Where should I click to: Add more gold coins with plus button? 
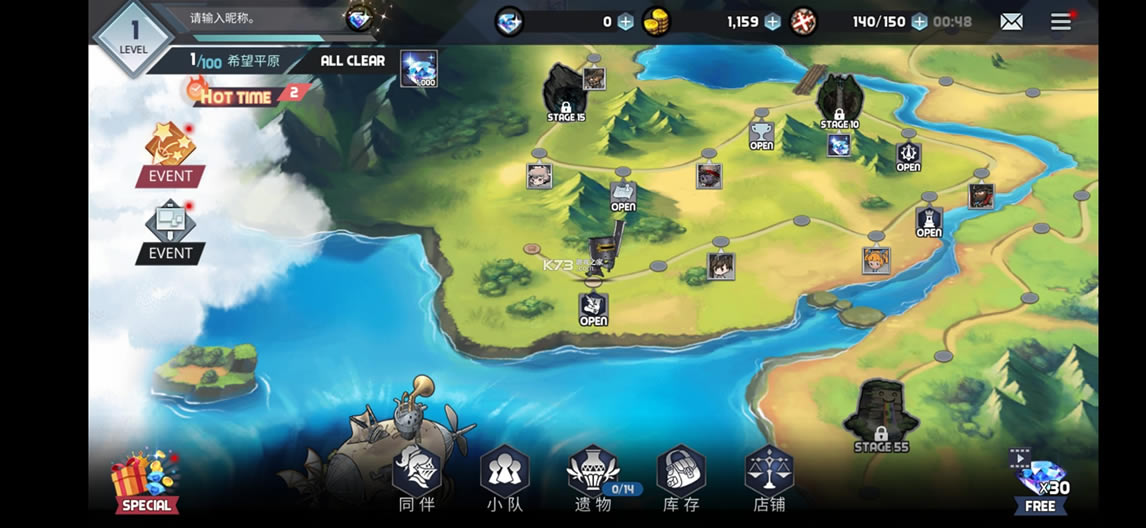pyautogui.click(x=772, y=21)
